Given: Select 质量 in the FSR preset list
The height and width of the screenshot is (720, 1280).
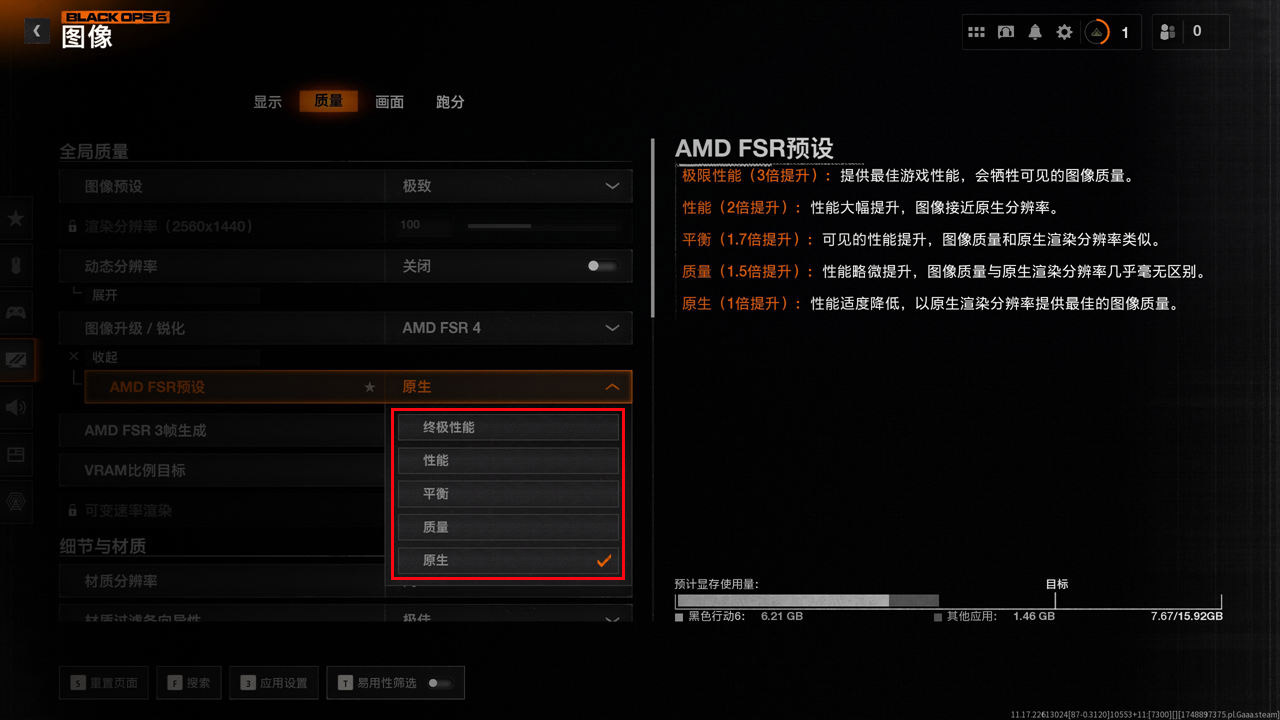Looking at the screenshot, I should point(508,527).
